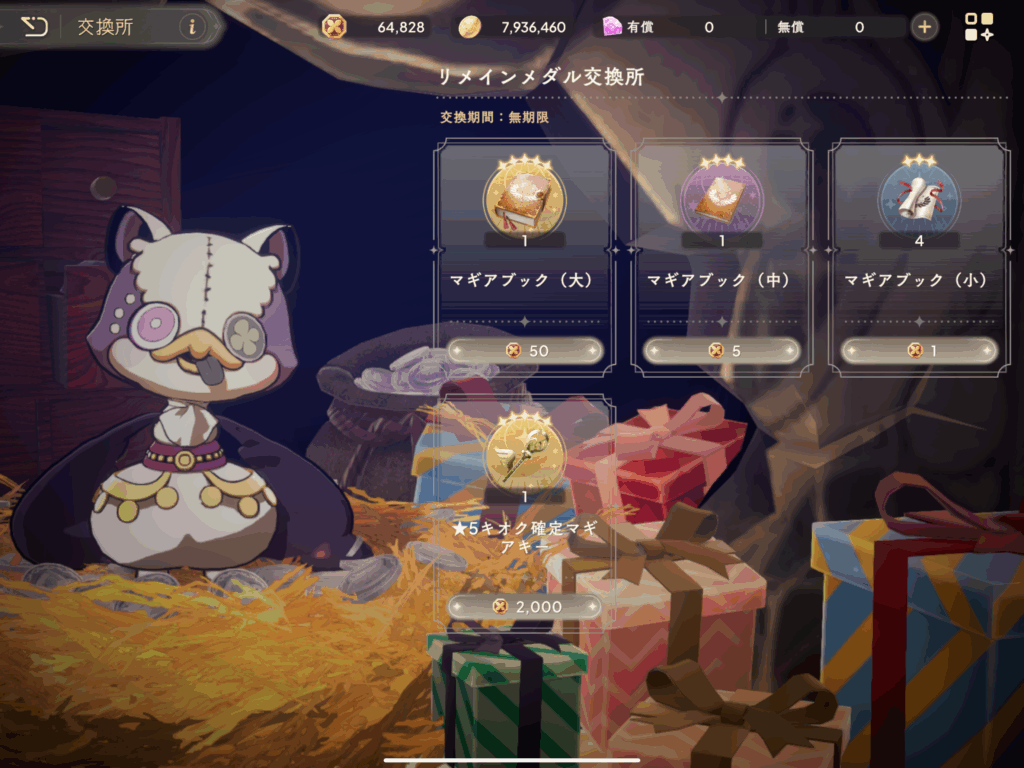
Task: Select the マギアブック（中） item icon
Action: coord(721,196)
